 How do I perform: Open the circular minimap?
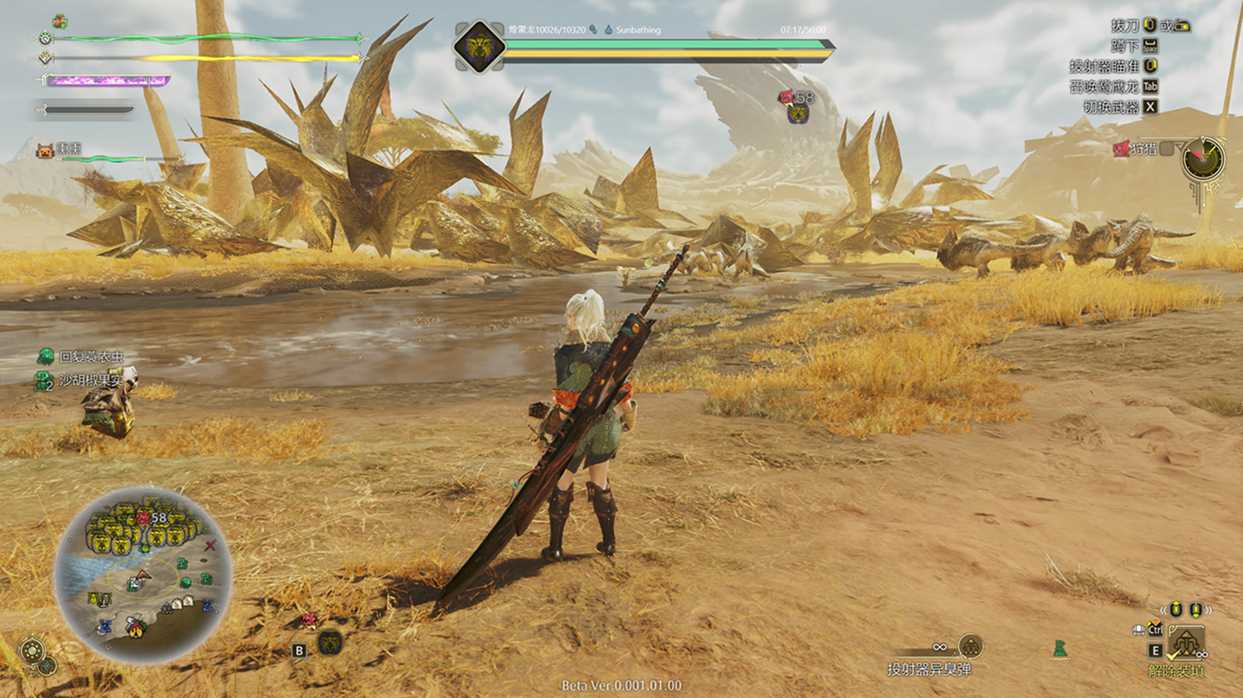(x=143, y=575)
